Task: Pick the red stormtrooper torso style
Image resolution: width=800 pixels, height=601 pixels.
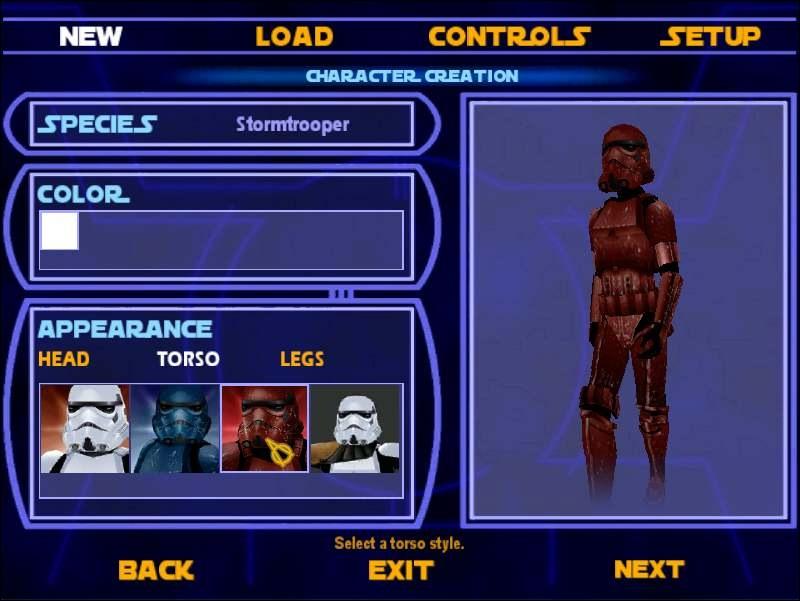Action: pos(264,428)
